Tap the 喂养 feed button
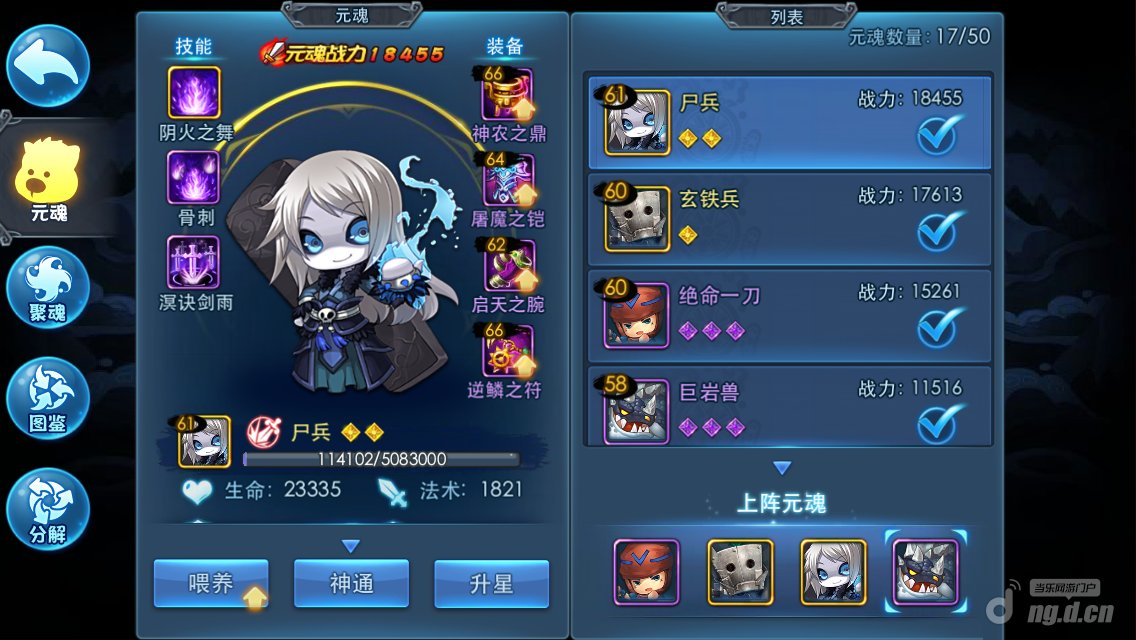The width and height of the screenshot is (1136, 640). [211, 584]
